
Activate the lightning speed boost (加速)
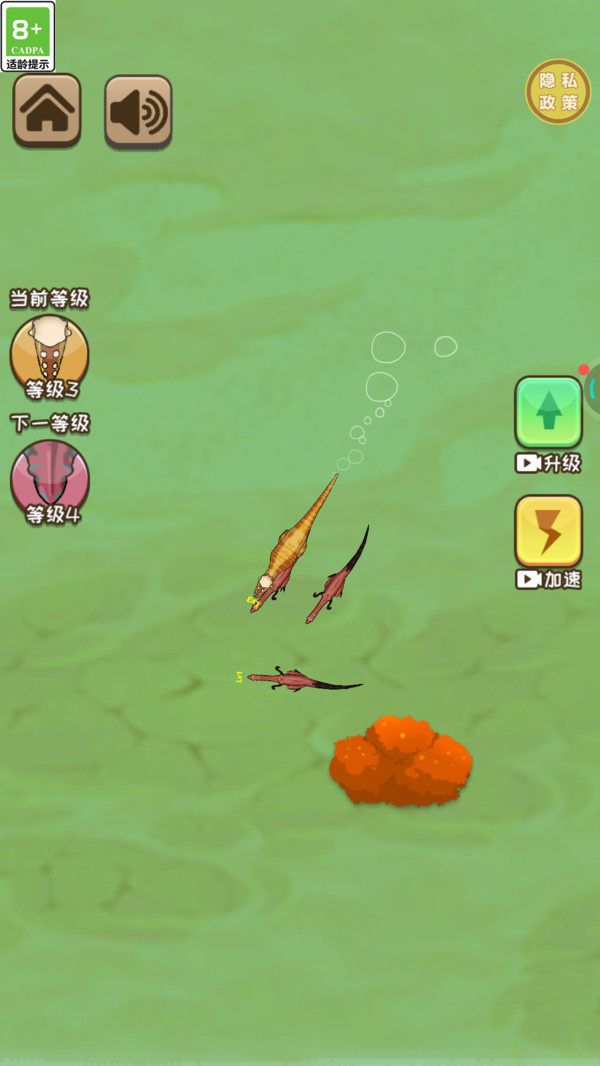point(548,531)
